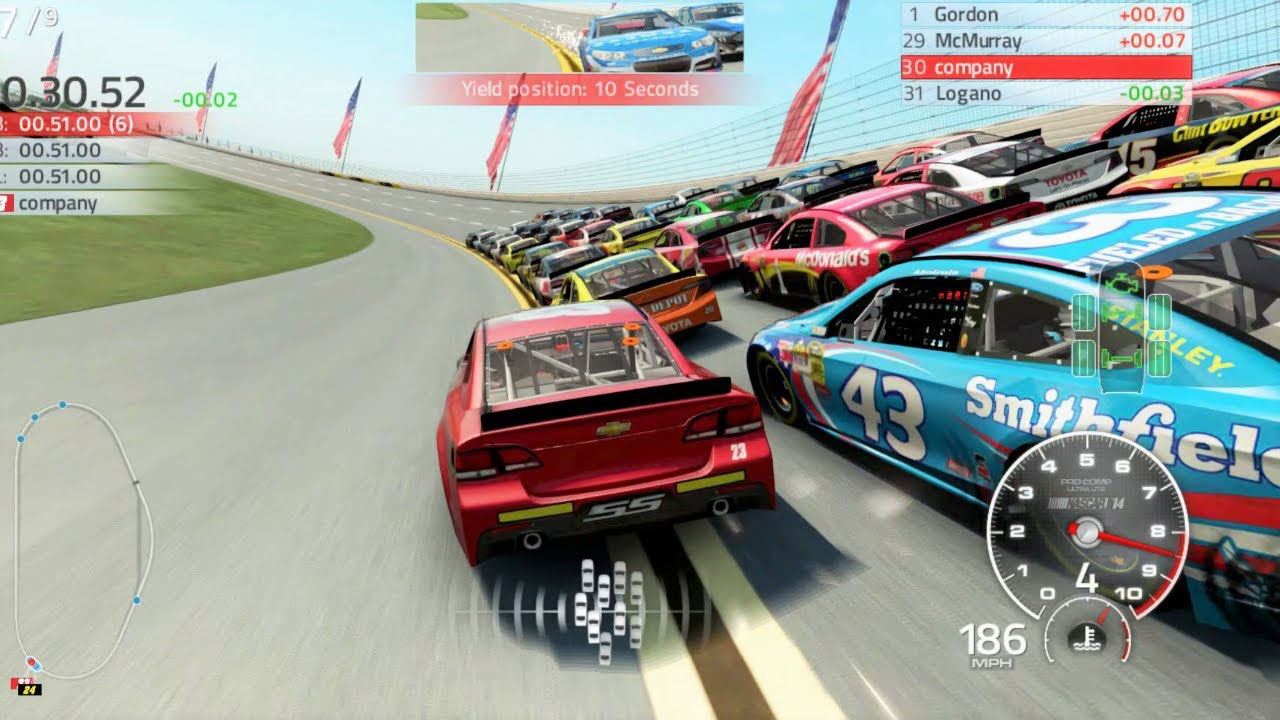The image size is (1280, 720).
Task: Open the green car tire status diagram
Action: point(1121,330)
